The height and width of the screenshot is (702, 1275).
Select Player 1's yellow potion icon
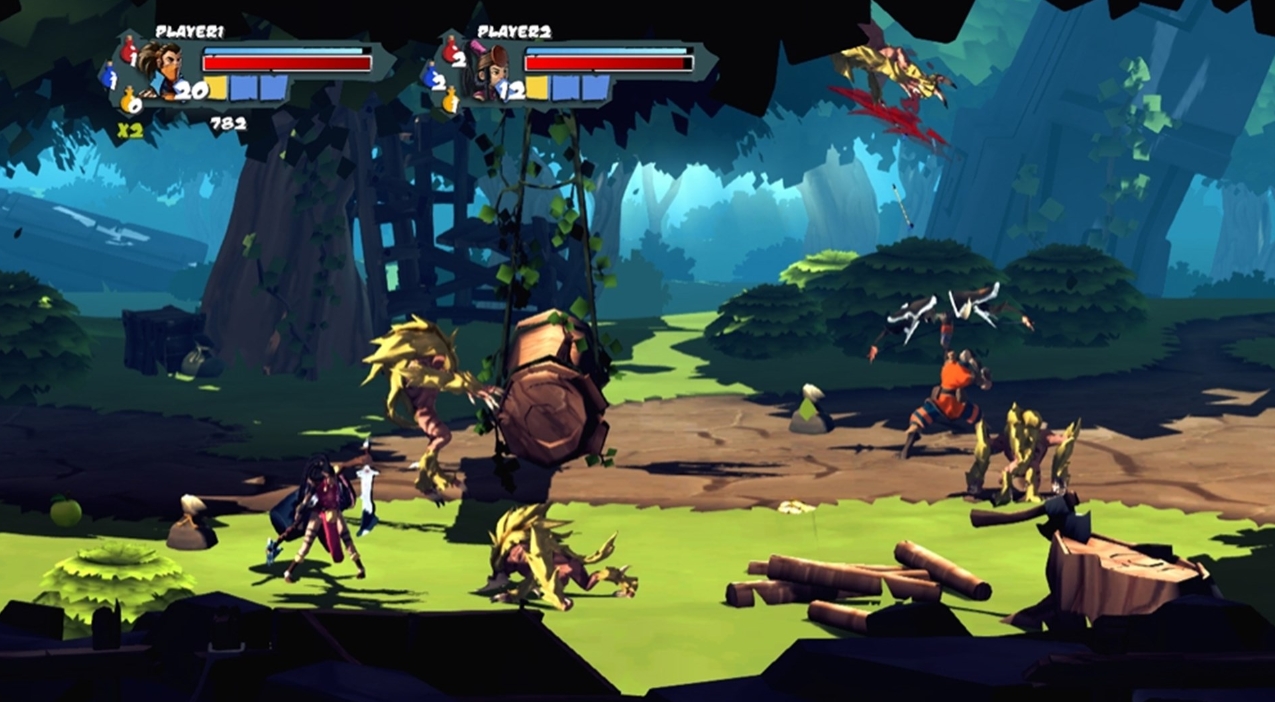[128, 100]
